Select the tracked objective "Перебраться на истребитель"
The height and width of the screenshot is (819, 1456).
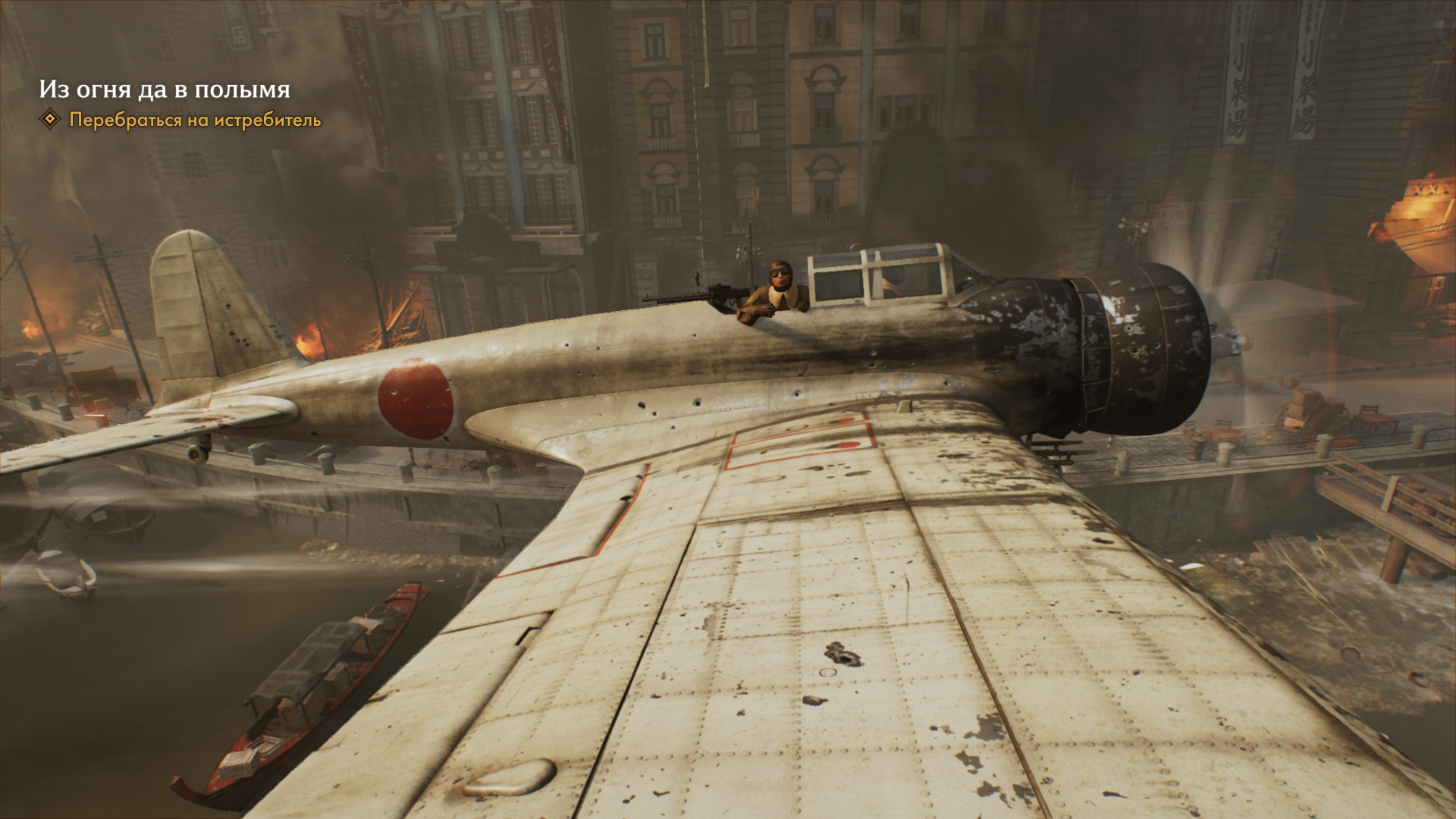(x=195, y=120)
